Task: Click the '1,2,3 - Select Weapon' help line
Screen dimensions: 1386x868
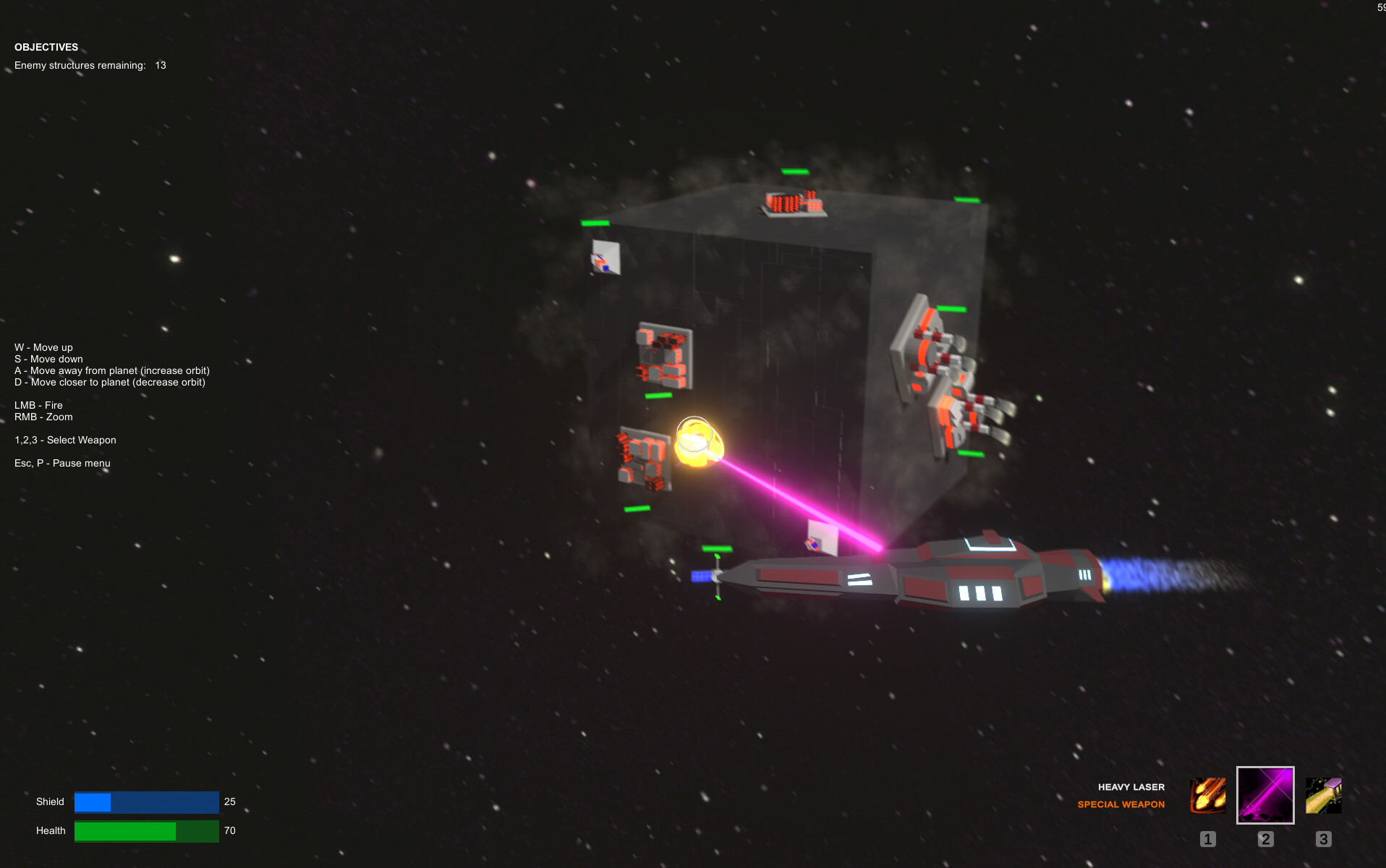Action: (x=65, y=440)
